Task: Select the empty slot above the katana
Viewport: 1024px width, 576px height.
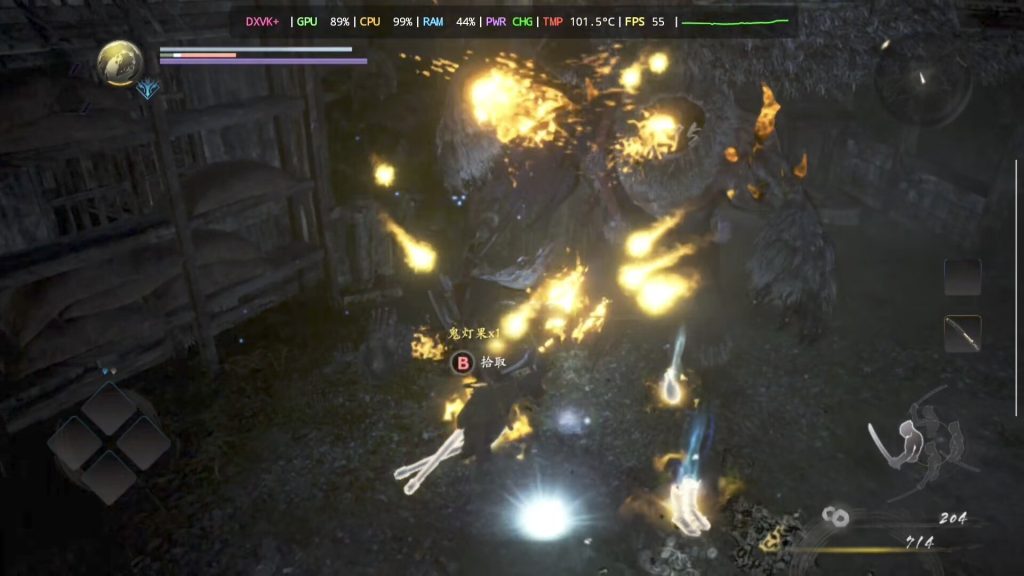Action: point(962,277)
